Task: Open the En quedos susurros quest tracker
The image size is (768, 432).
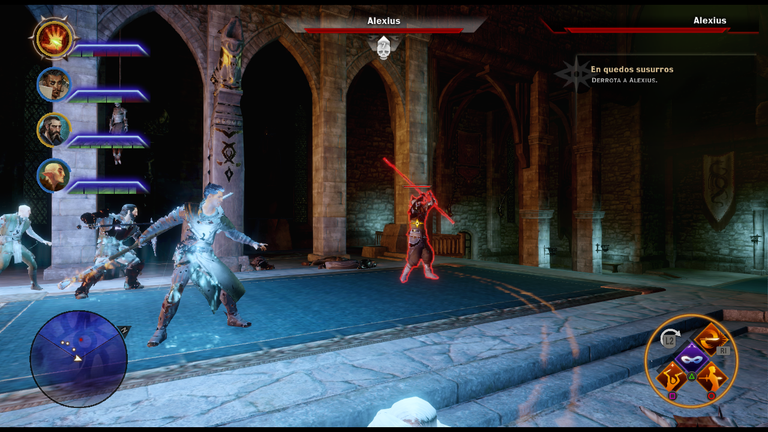Action: click(x=632, y=70)
